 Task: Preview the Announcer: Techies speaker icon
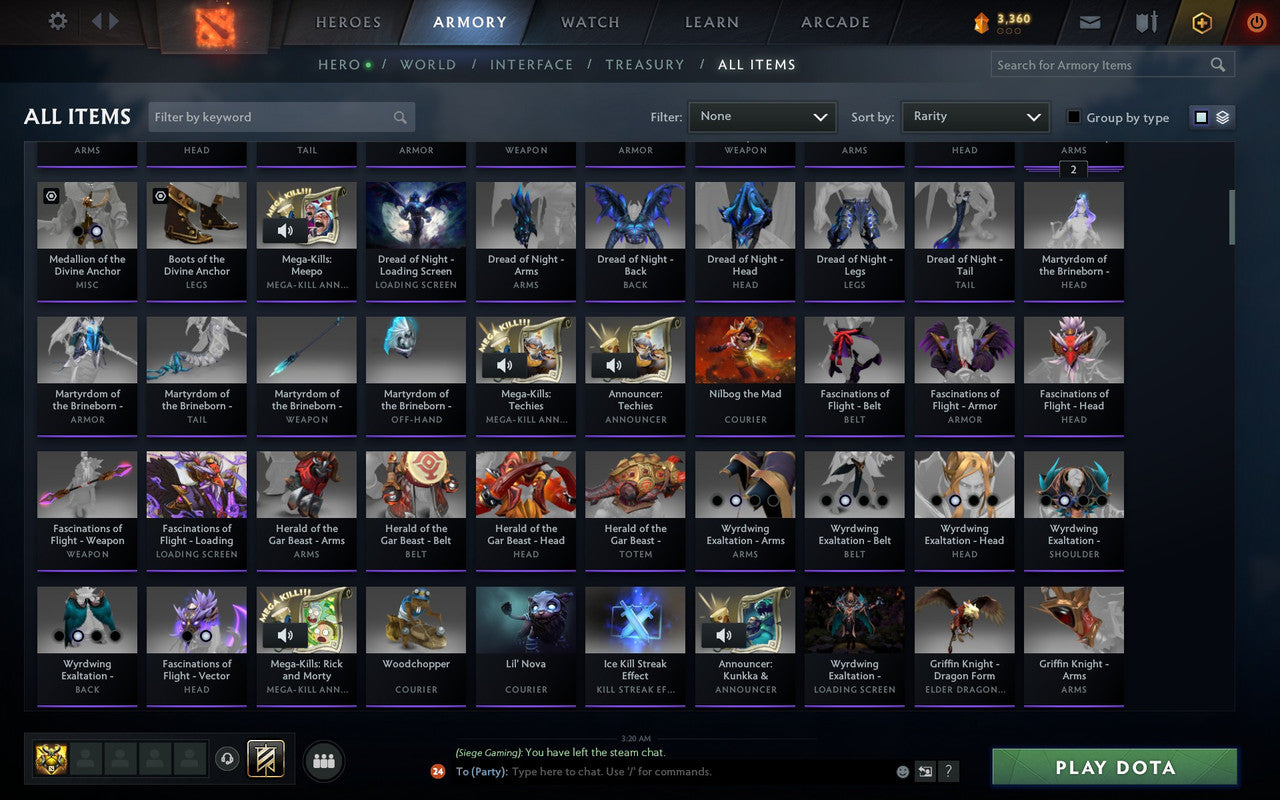coord(614,364)
